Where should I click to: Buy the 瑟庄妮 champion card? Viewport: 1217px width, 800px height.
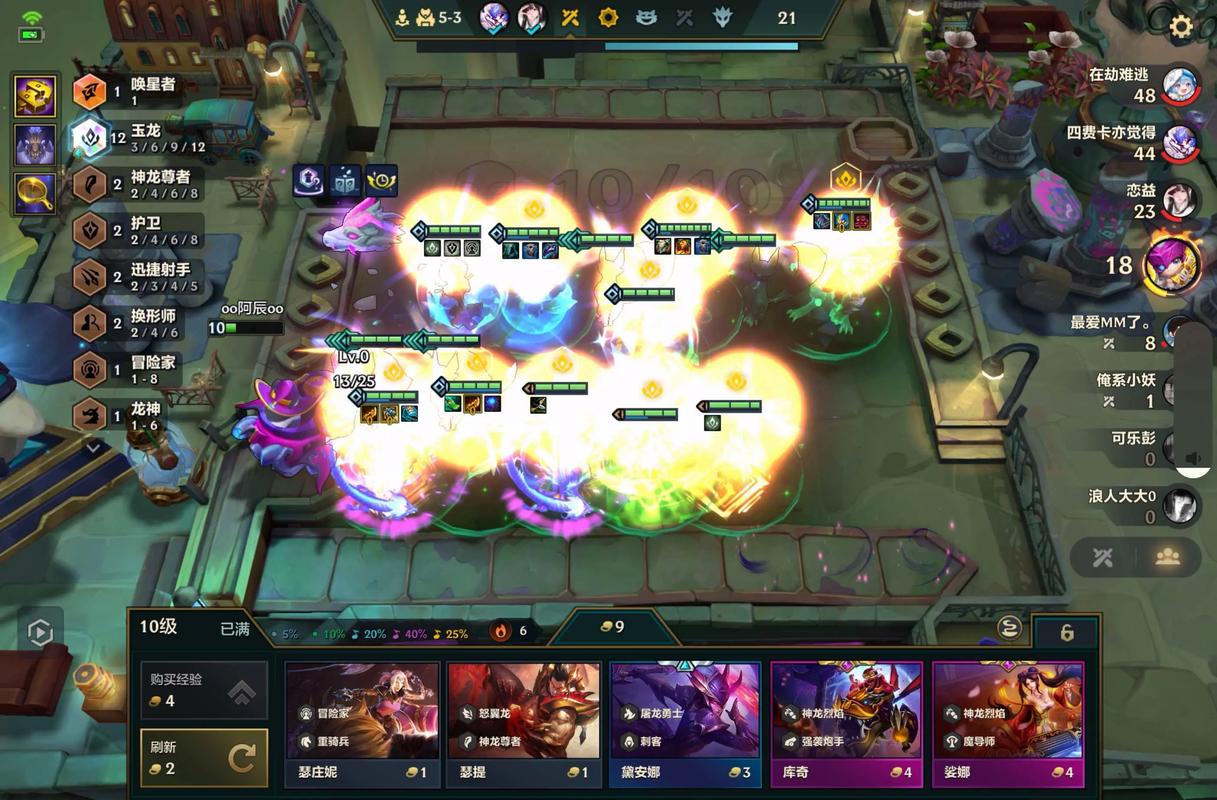[362, 722]
